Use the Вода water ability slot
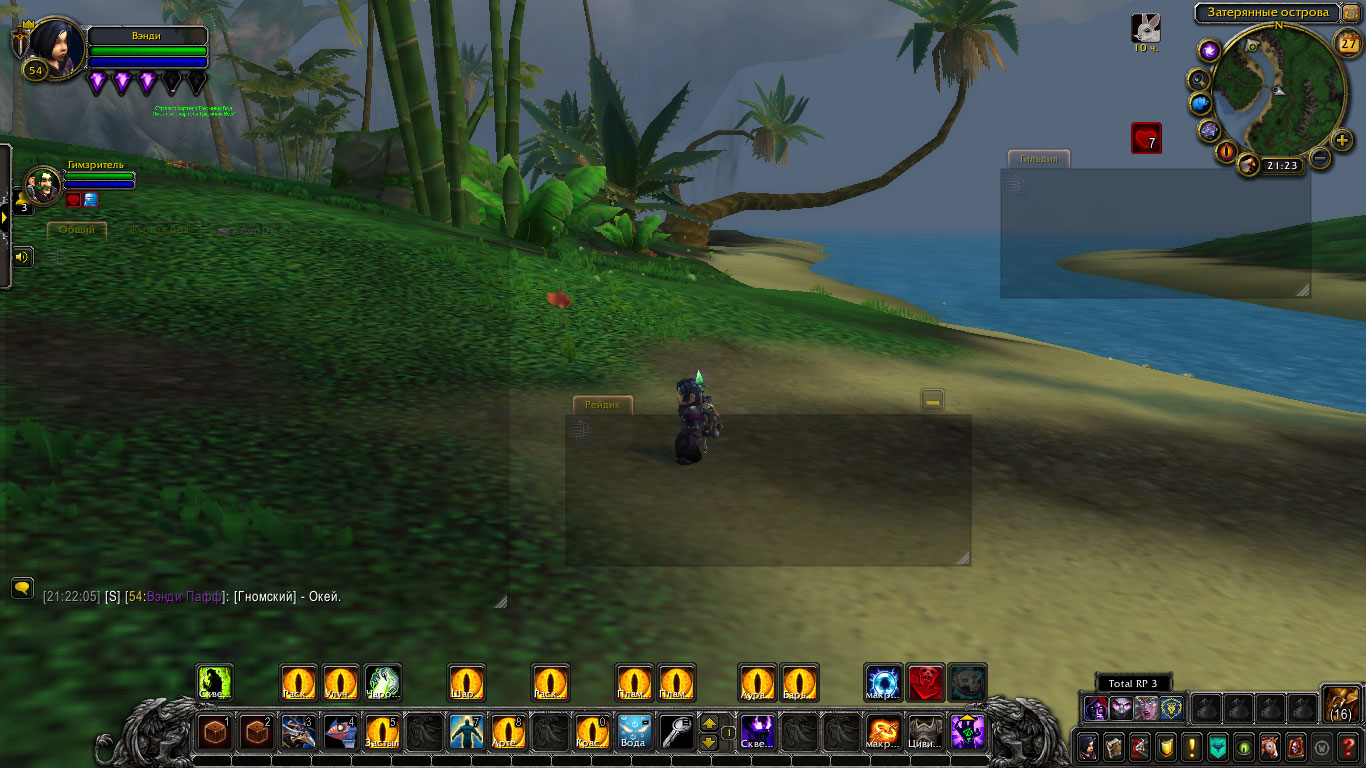The width and height of the screenshot is (1366, 768). click(634, 732)
